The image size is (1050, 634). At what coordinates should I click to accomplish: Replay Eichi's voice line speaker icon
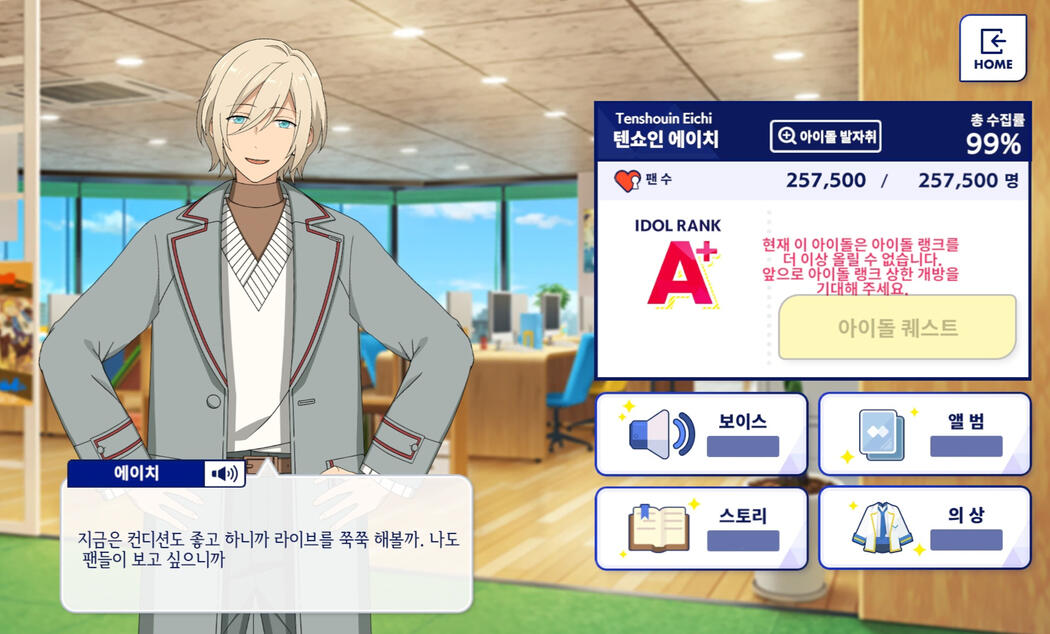coord(225,473)
